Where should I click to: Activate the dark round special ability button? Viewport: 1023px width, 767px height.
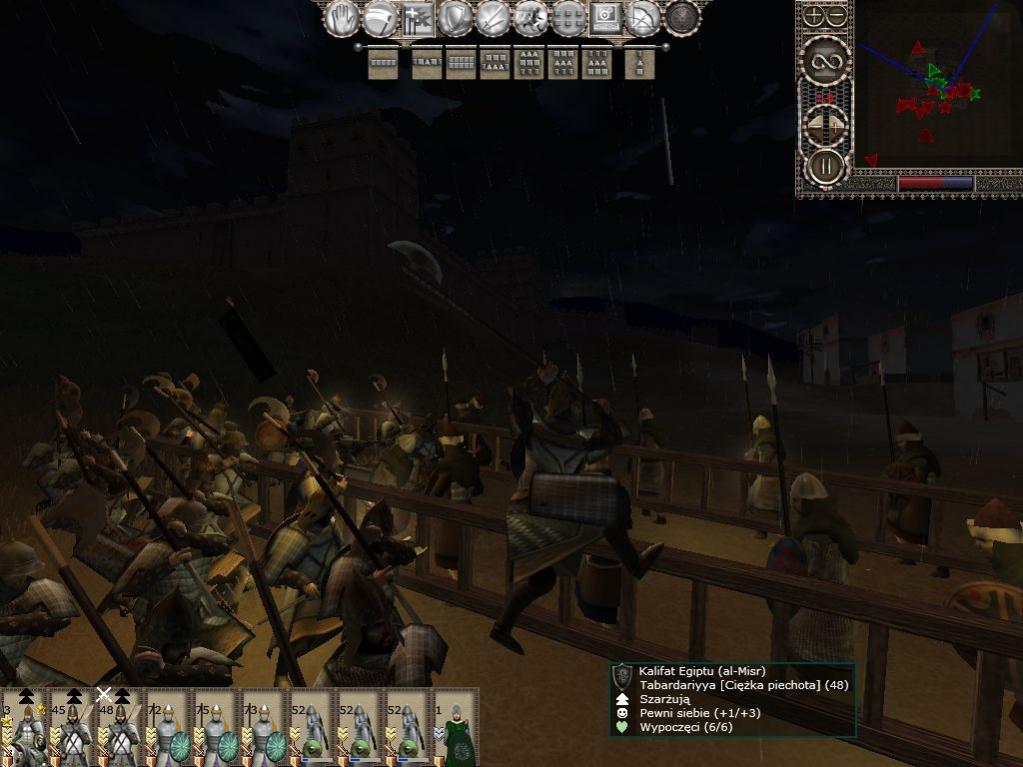pyautogui.click(x=682, y=17)
